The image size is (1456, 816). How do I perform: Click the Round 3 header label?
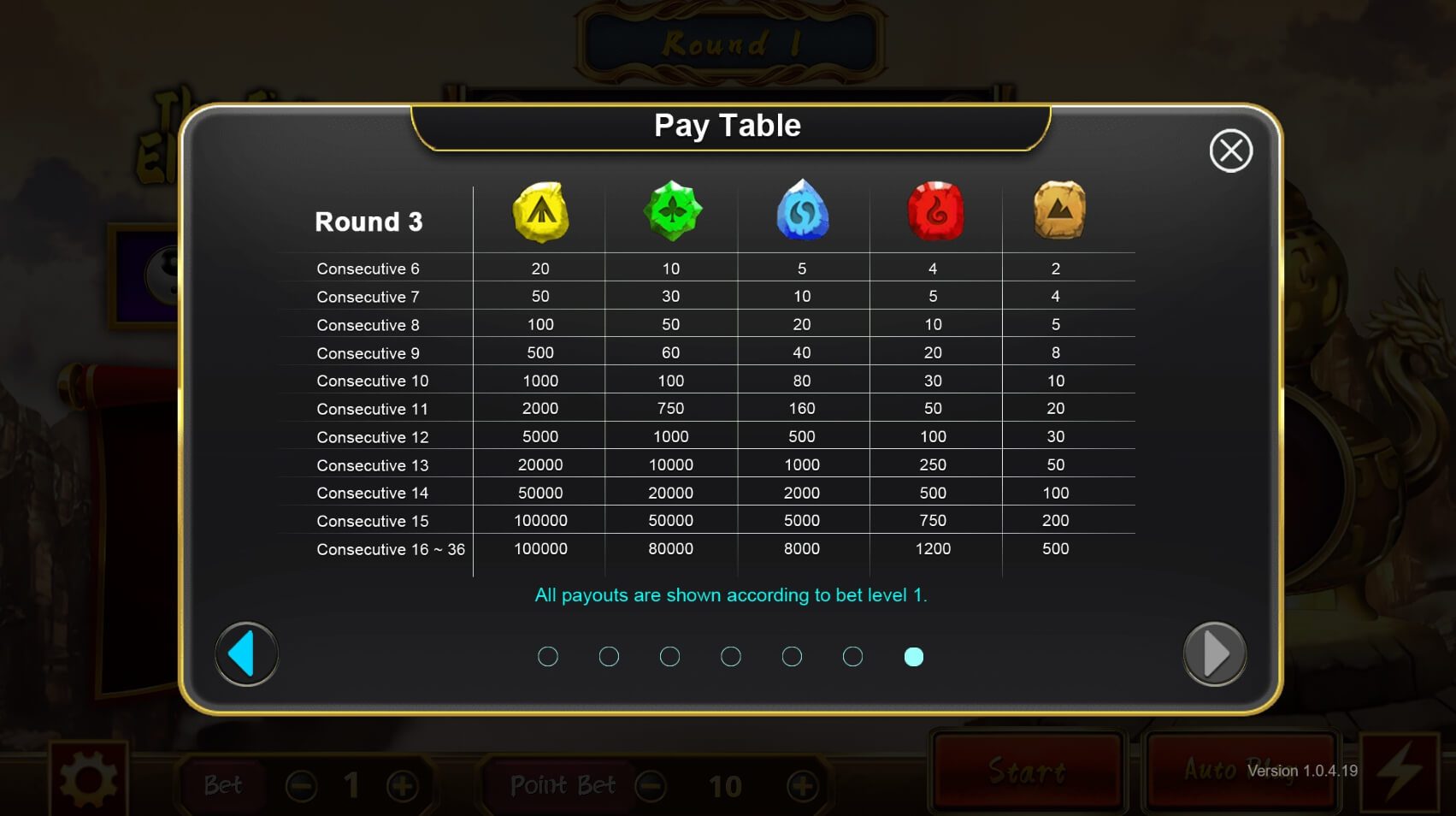[x=369, y=221]
